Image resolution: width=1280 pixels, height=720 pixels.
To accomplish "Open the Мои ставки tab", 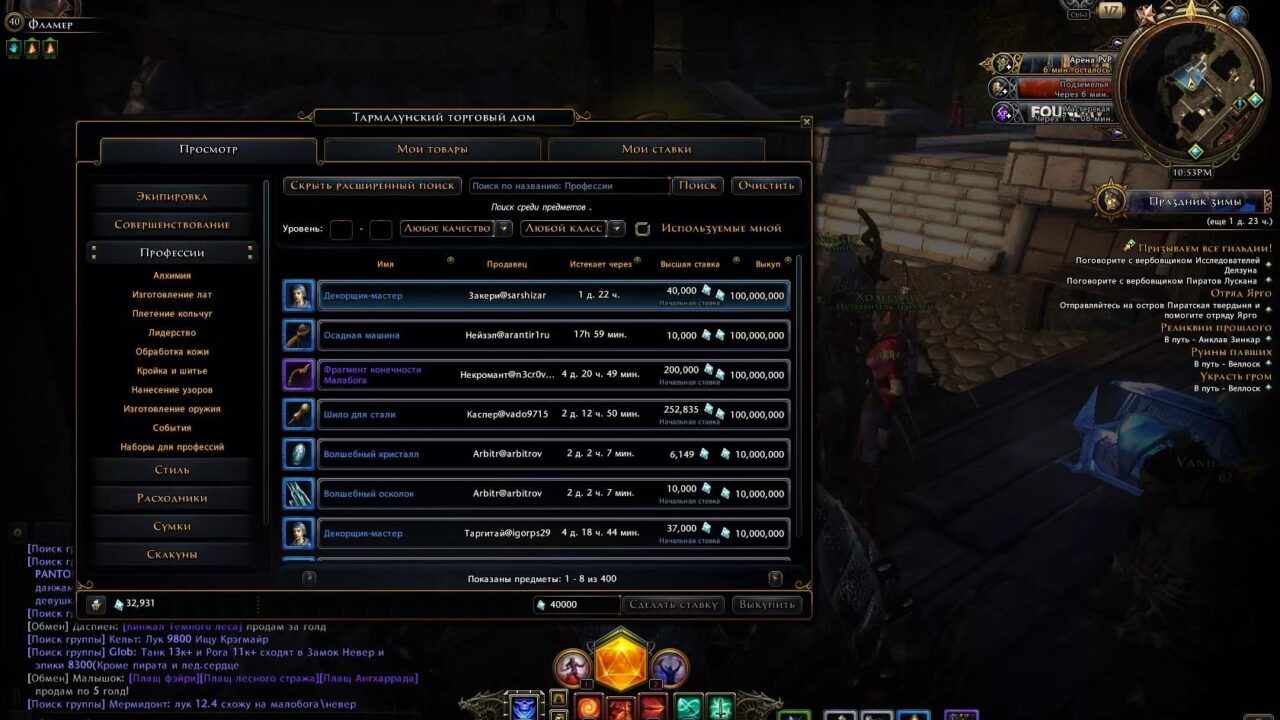I will (656, 150).
